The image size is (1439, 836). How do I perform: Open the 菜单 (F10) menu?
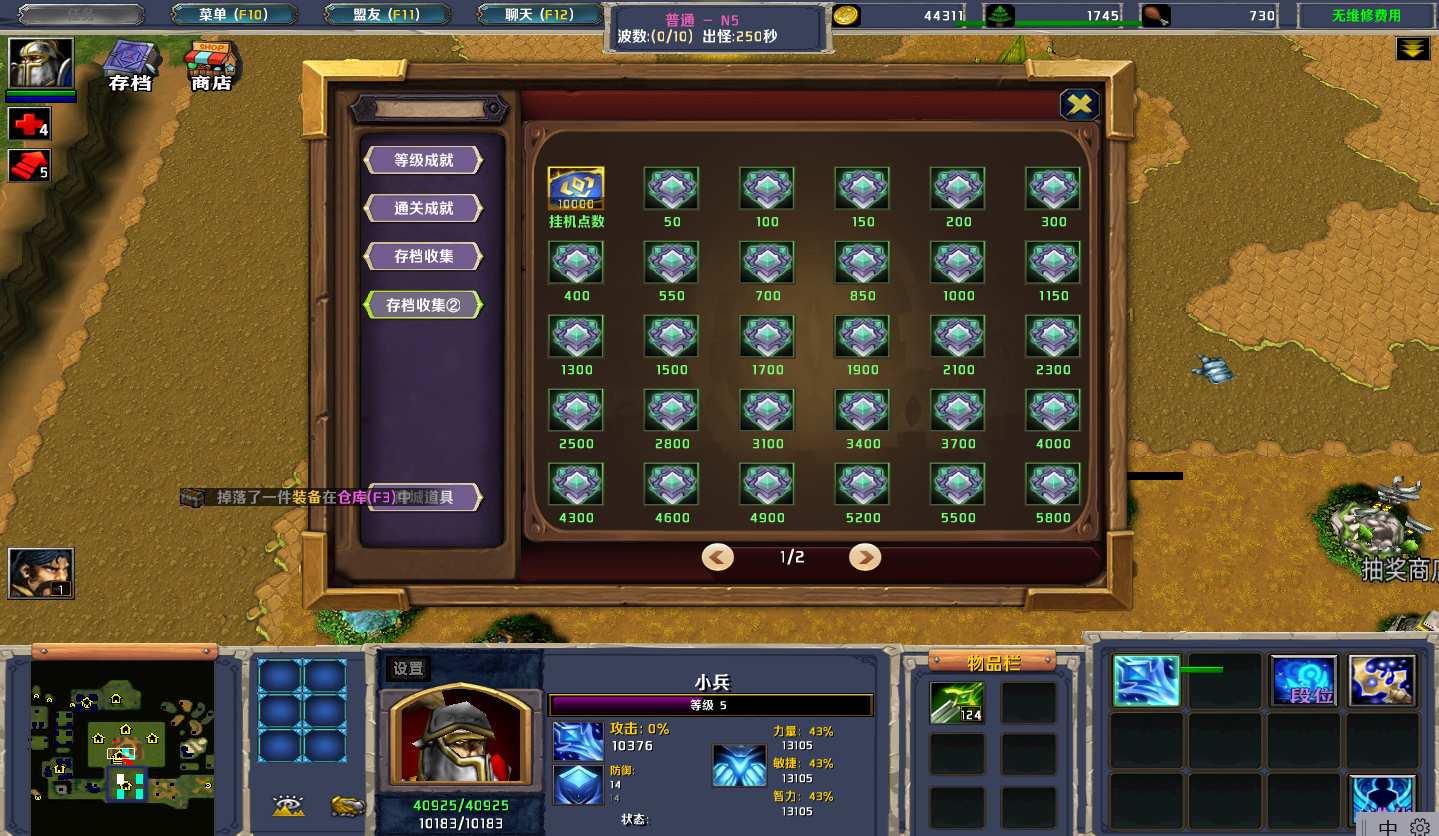234,15
